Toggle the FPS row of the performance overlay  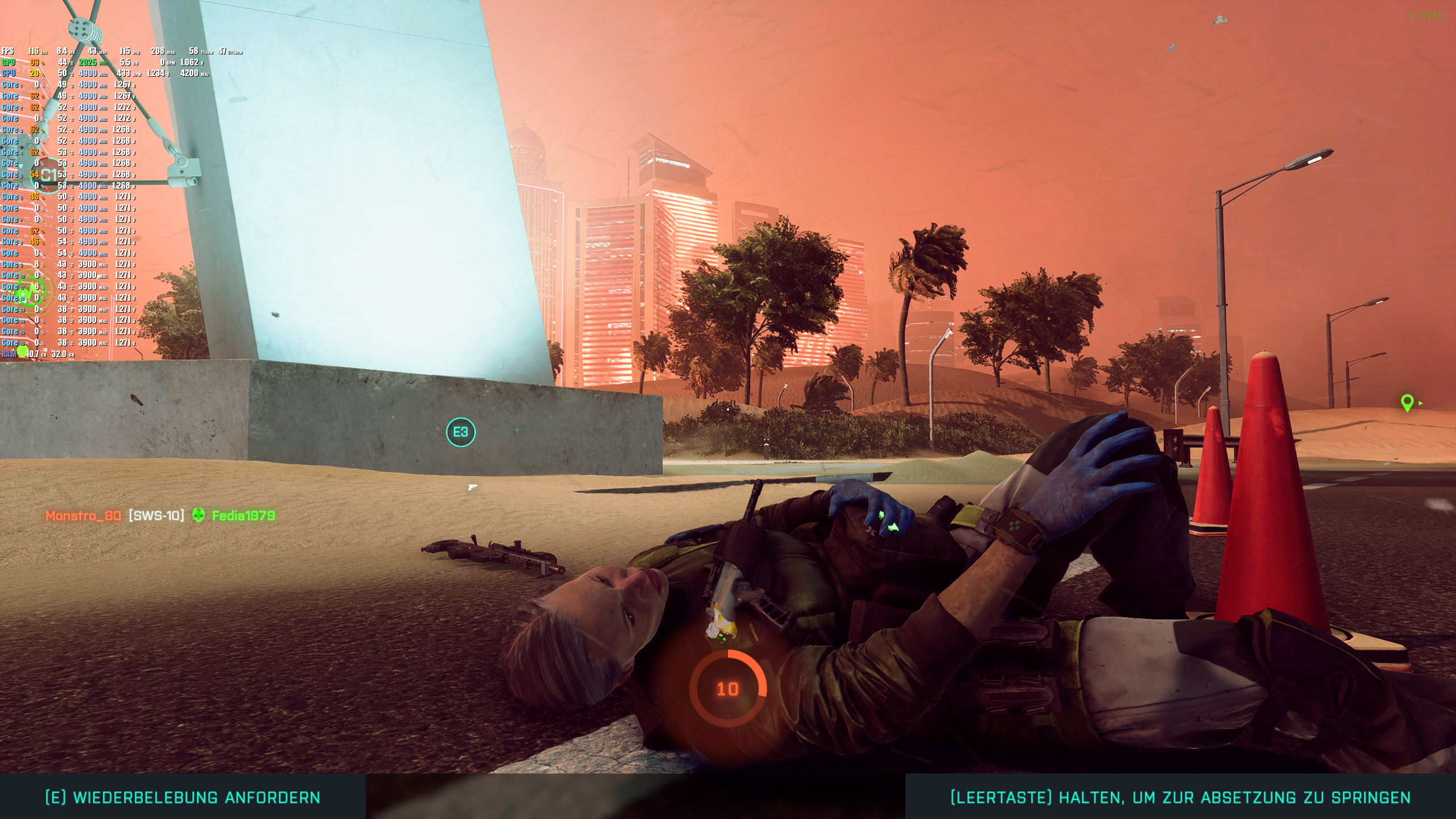[x=9, y=51]
